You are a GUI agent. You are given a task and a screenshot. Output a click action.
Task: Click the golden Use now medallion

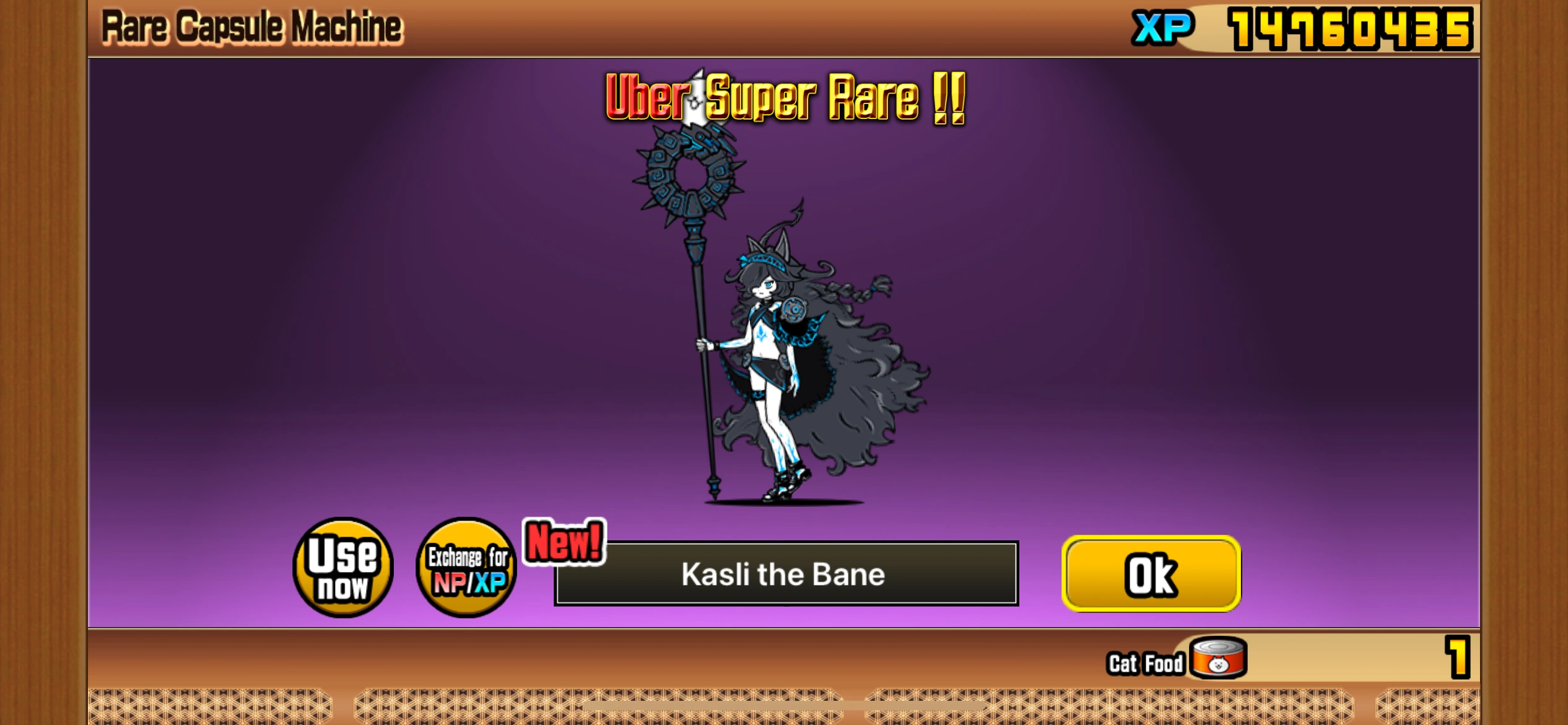(x=341, y=568)
